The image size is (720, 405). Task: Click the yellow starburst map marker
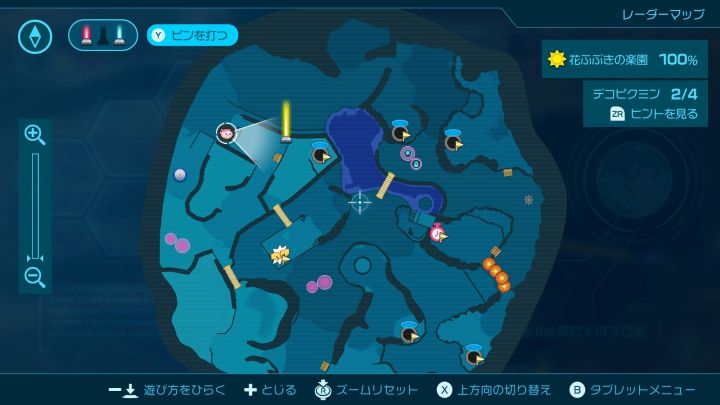[281, 255]
